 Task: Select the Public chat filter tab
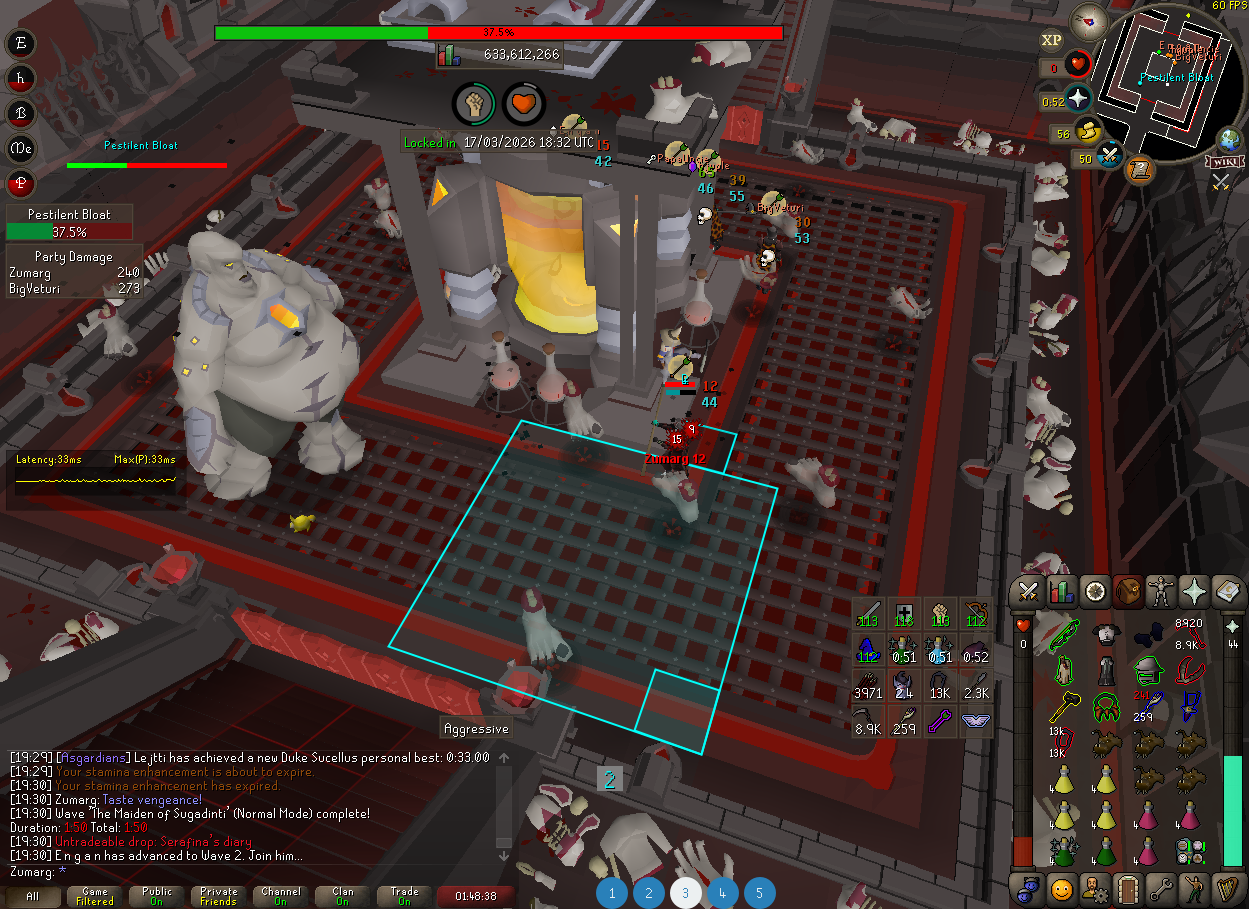pyautogui.click(x=157, y=896)
